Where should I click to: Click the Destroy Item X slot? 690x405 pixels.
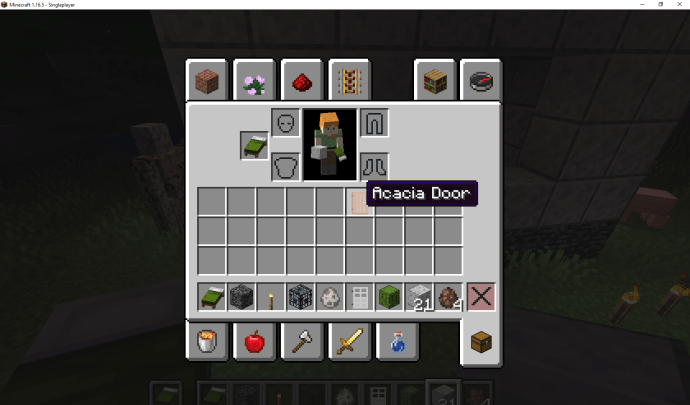482,297
